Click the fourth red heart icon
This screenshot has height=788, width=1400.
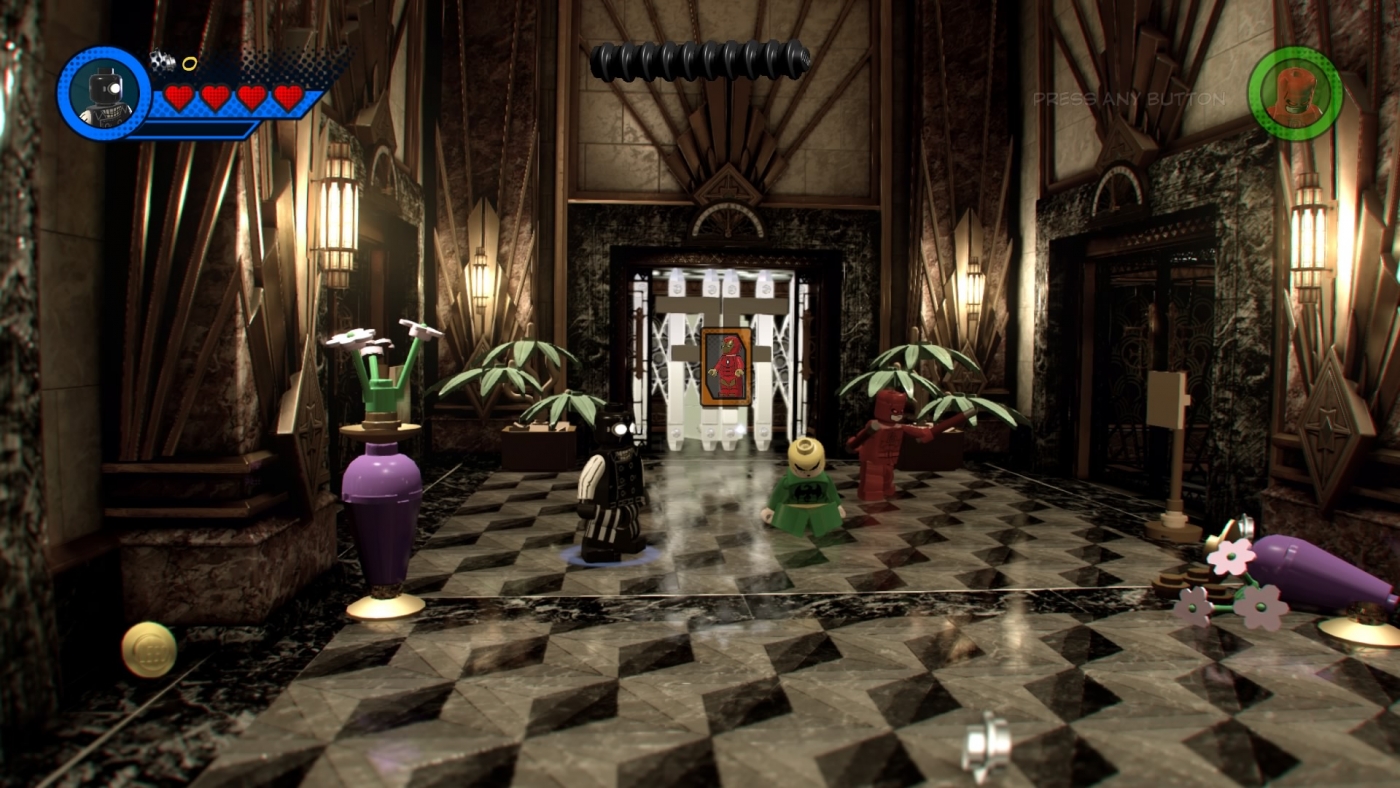pyautogui.click(x=290, y=97)
